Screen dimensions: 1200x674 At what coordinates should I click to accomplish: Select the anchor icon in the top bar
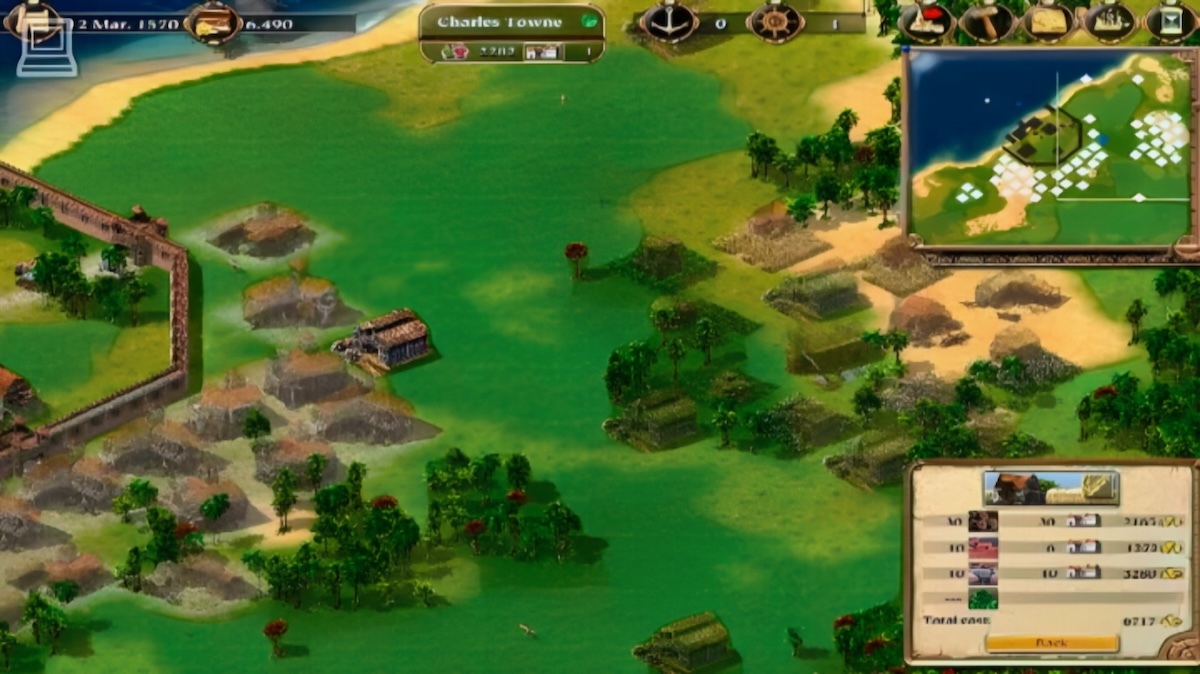point(668,22)
